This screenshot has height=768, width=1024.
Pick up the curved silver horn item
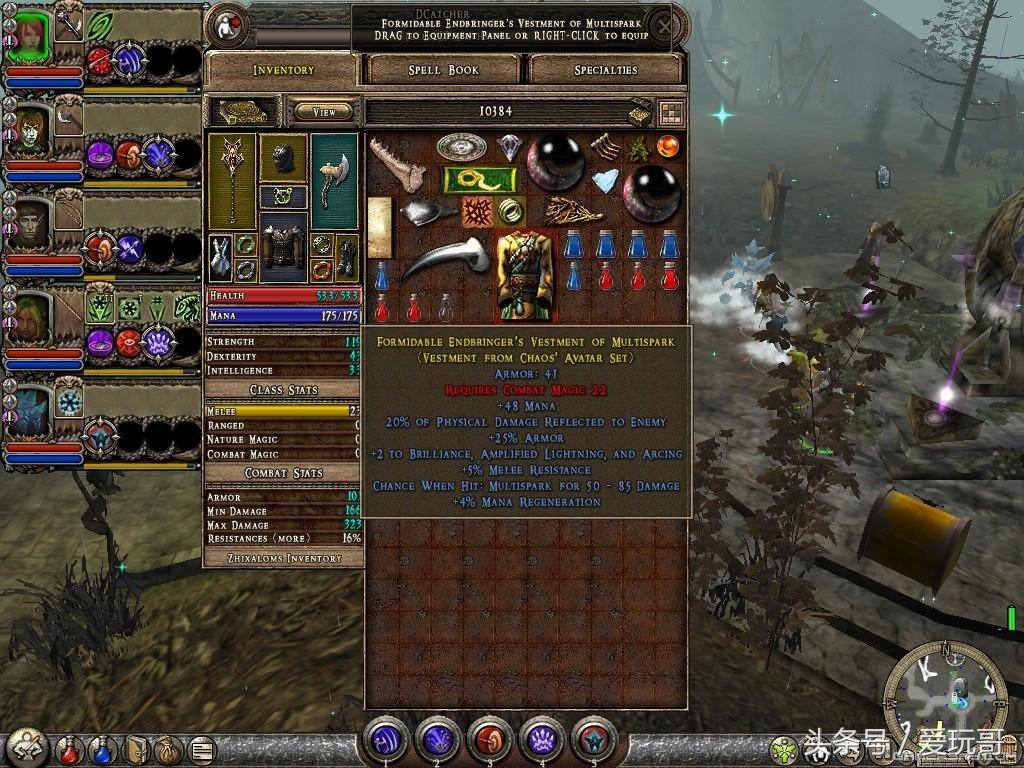445,262
